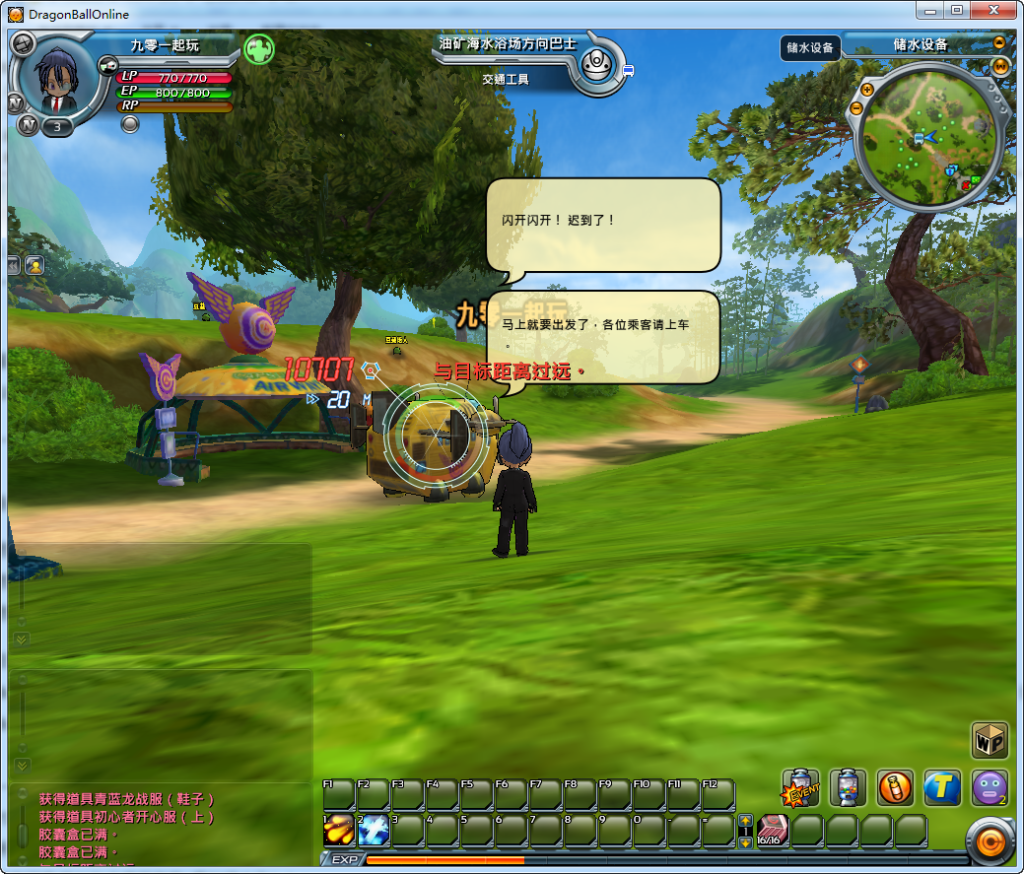Activate the fire punch skill in slot 1

[339, 830]
